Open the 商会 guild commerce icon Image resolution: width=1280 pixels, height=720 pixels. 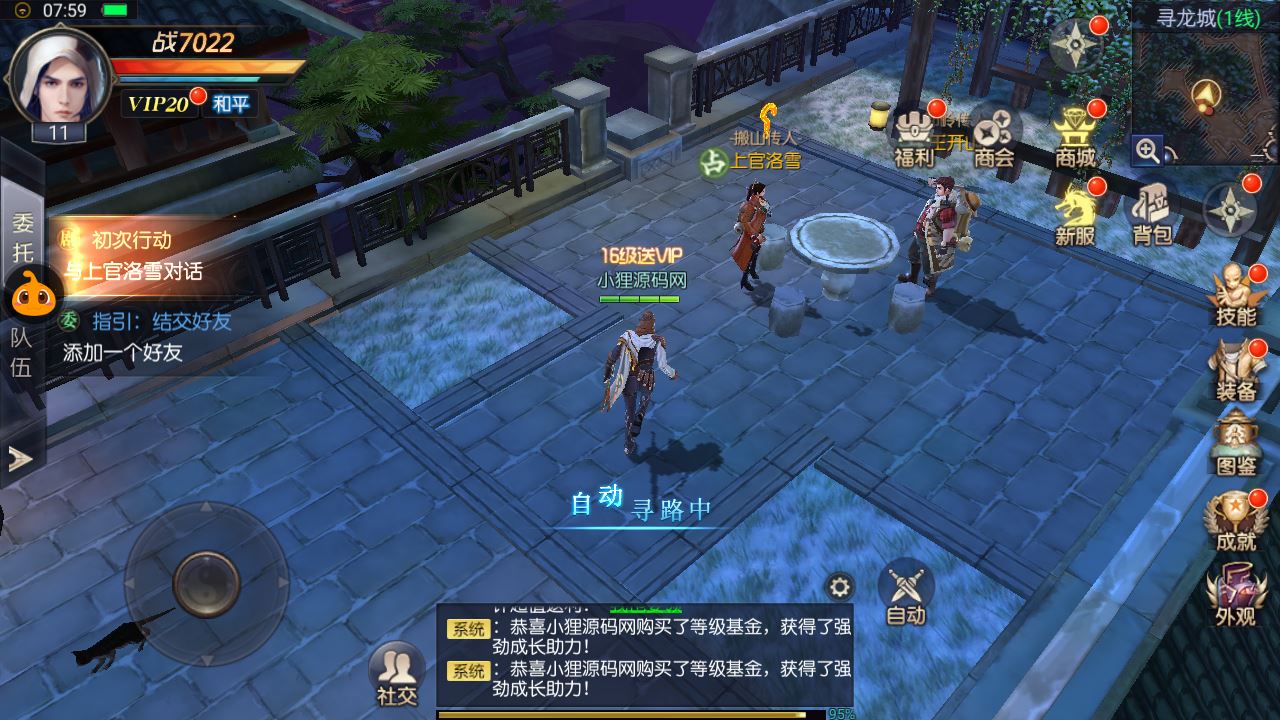click(993, 128)
